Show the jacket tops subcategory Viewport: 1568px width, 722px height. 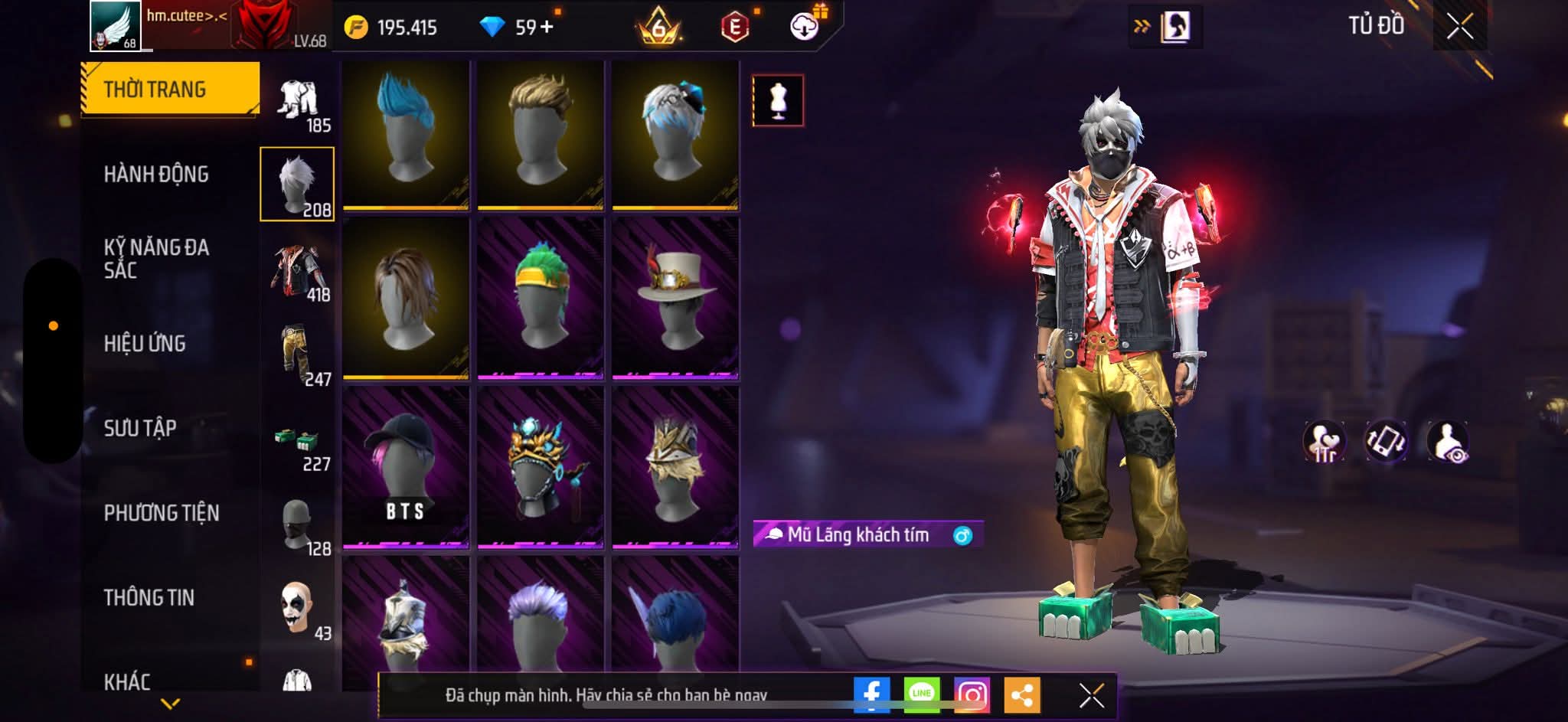pos(298,270)
